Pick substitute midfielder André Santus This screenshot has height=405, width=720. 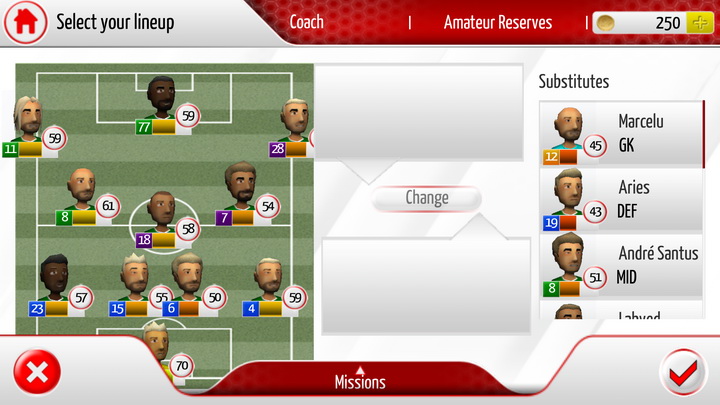(620, 265)
